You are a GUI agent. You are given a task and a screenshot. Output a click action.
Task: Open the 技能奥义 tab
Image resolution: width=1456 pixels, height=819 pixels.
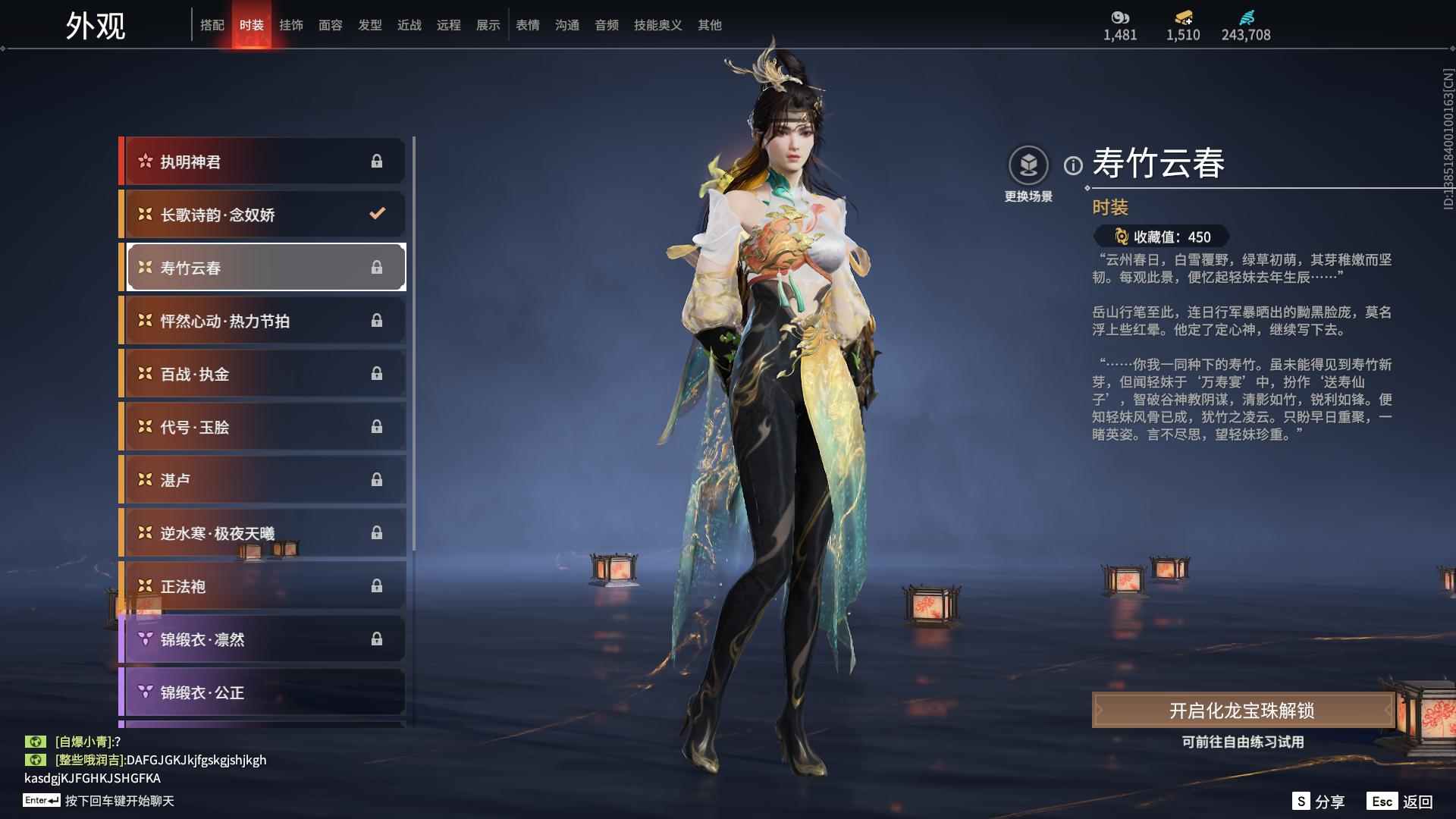(x=657, y=24)
